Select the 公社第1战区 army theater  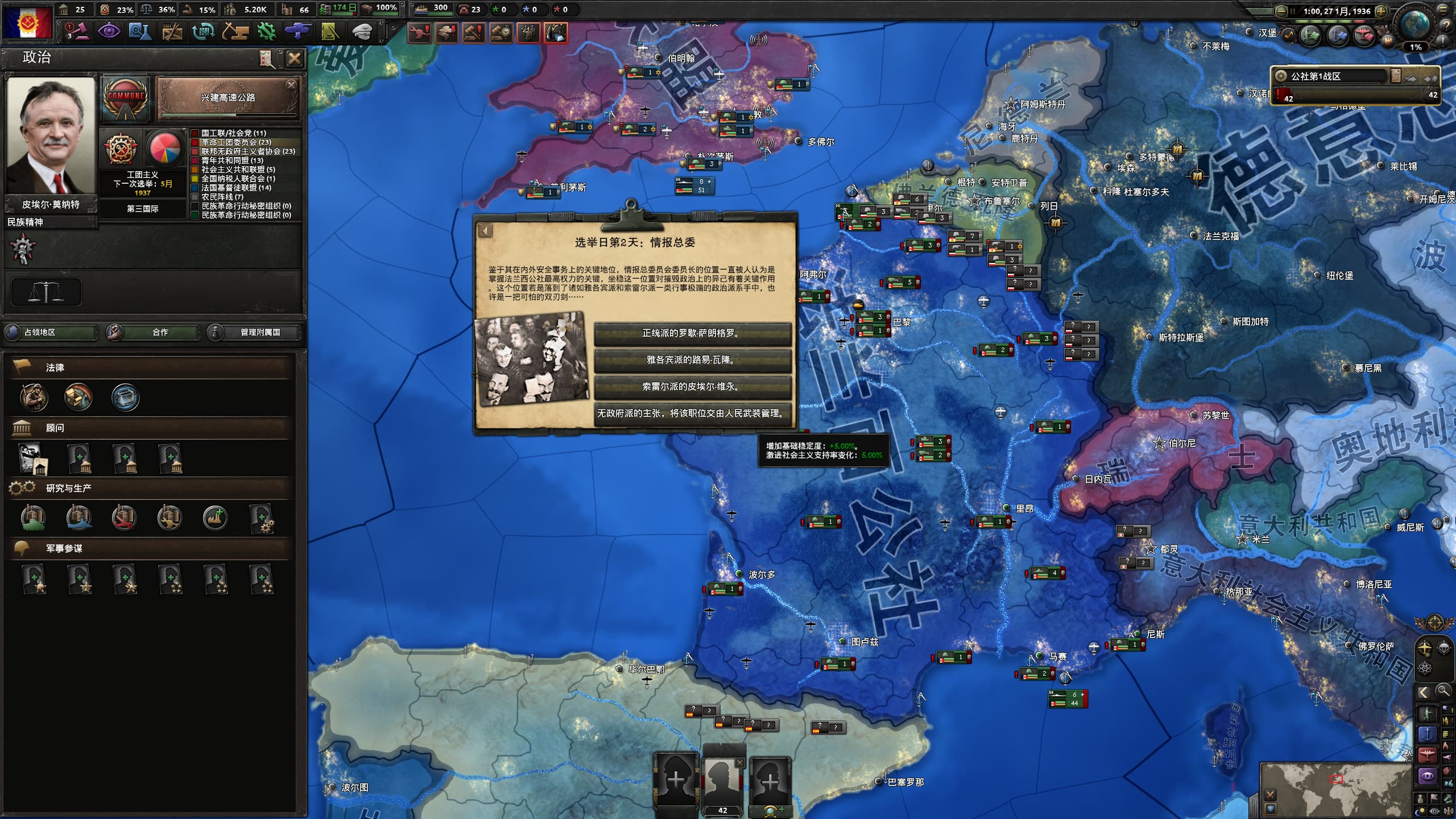1330,77
